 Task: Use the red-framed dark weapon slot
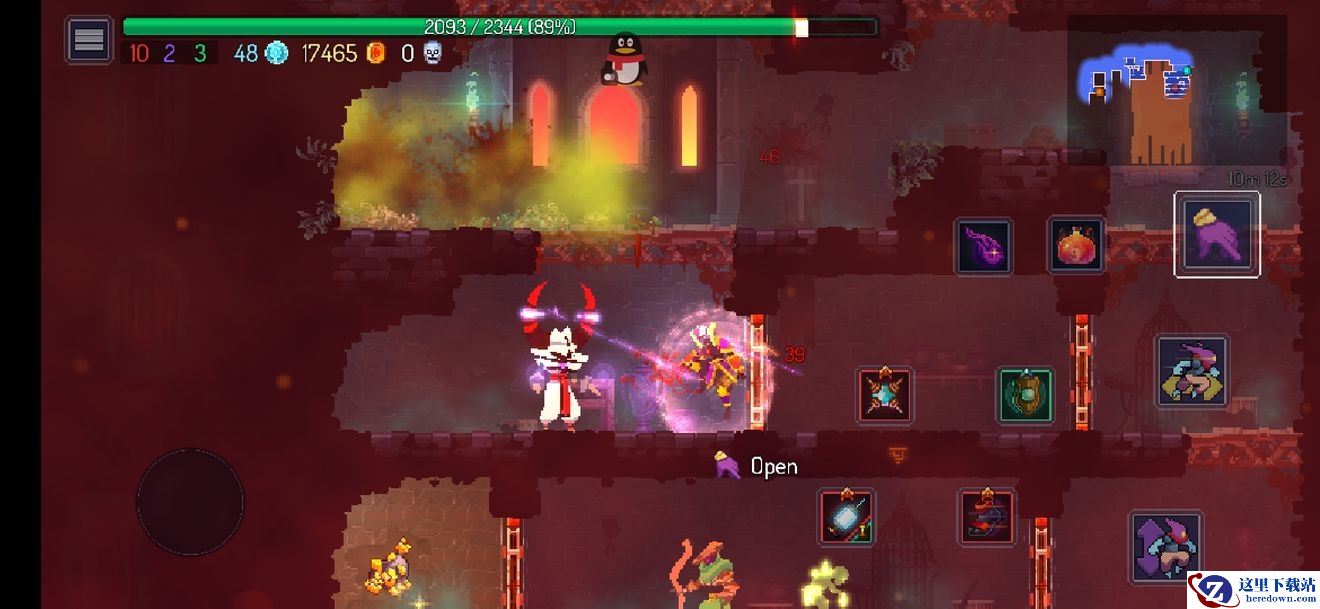pyautogui.click(x=987, y=516)
